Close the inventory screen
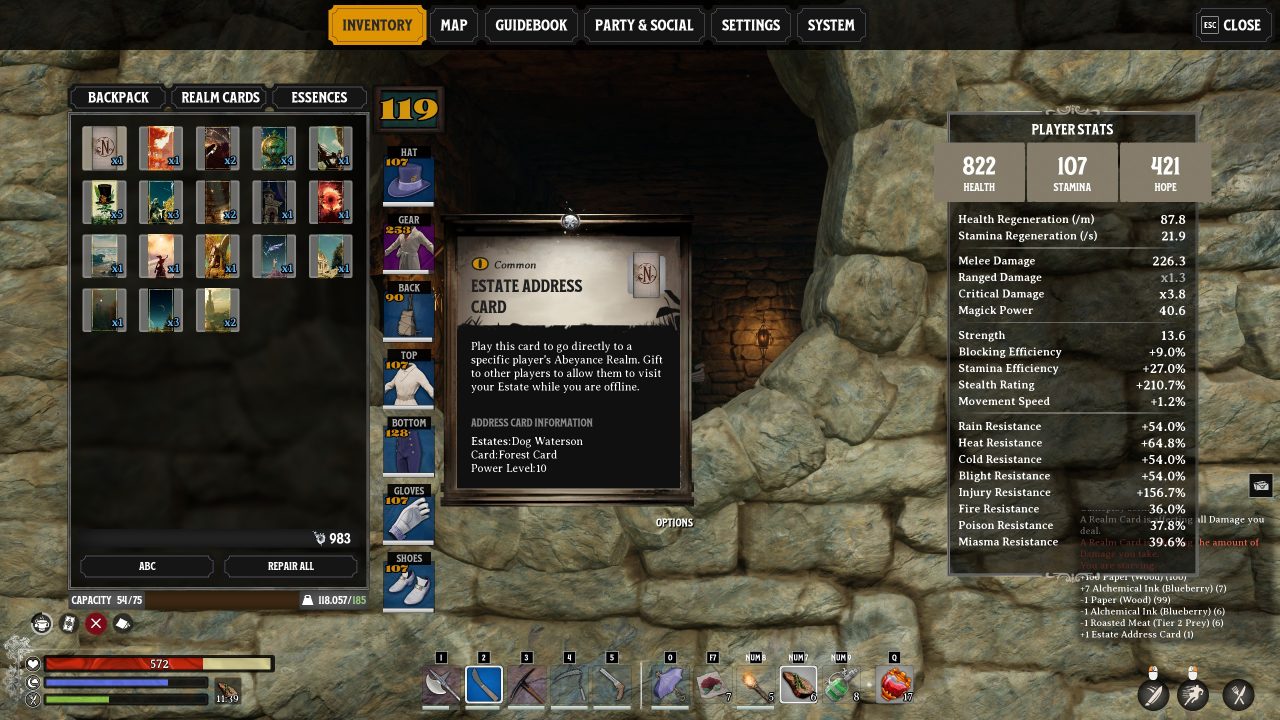Viewport: 1280px width, 720px height. coord(1232,25)
